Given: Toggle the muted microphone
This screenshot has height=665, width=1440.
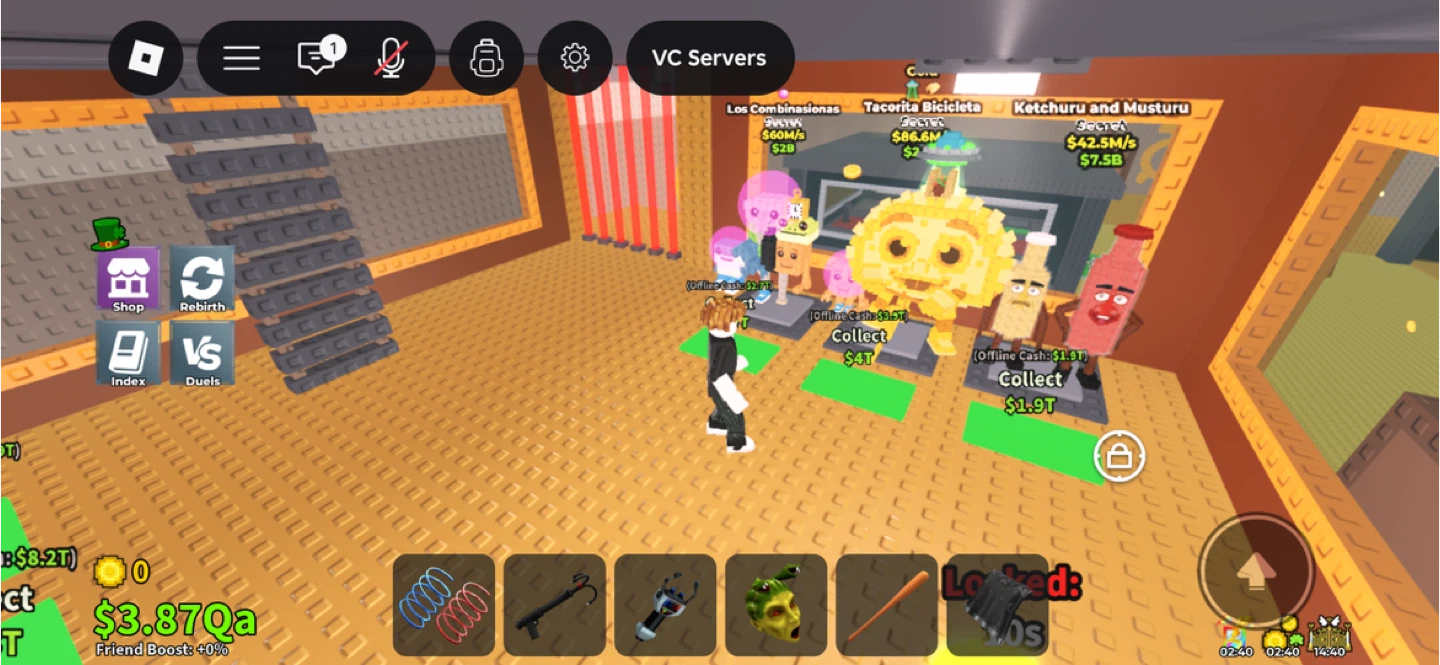Looking at the screenshot, I should pyautogui.click(x=390, y=58).
